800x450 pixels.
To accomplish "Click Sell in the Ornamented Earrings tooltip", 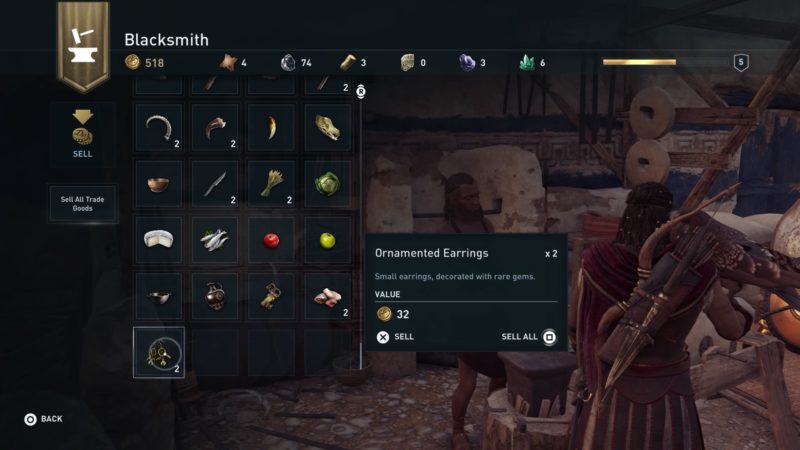I will coord(395,337).
